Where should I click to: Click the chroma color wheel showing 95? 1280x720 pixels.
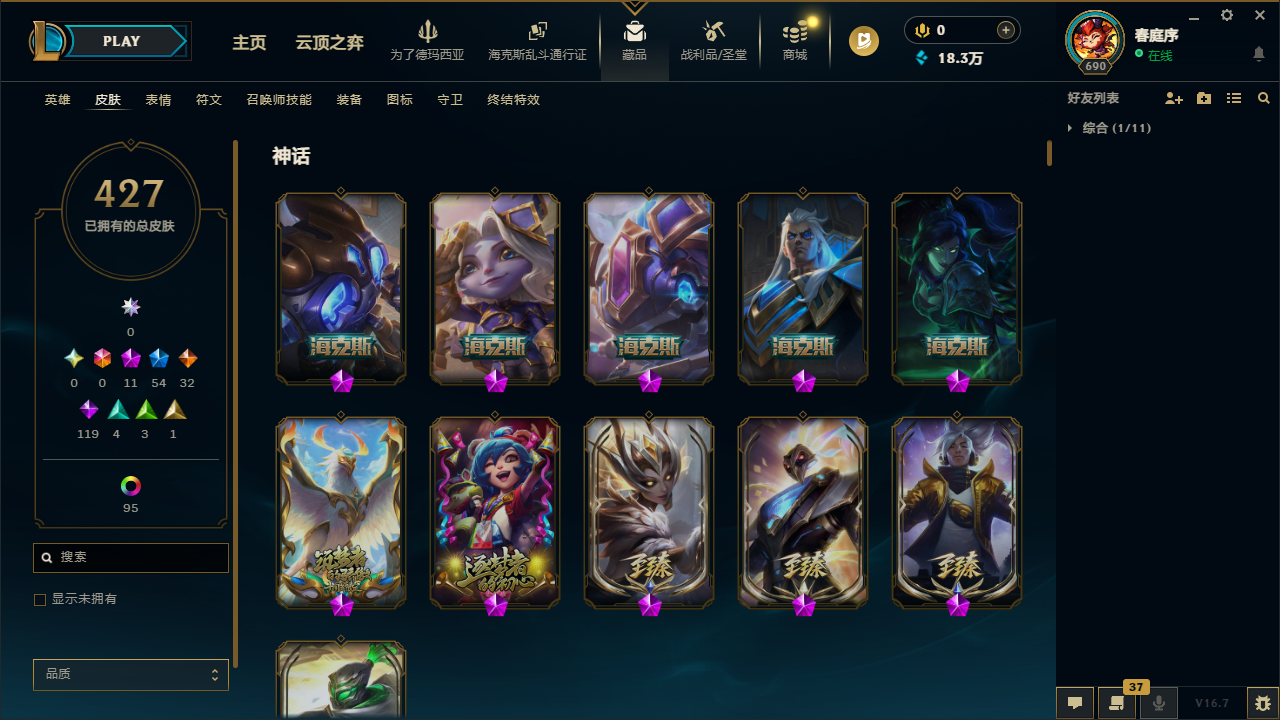[x=130, y=485]
